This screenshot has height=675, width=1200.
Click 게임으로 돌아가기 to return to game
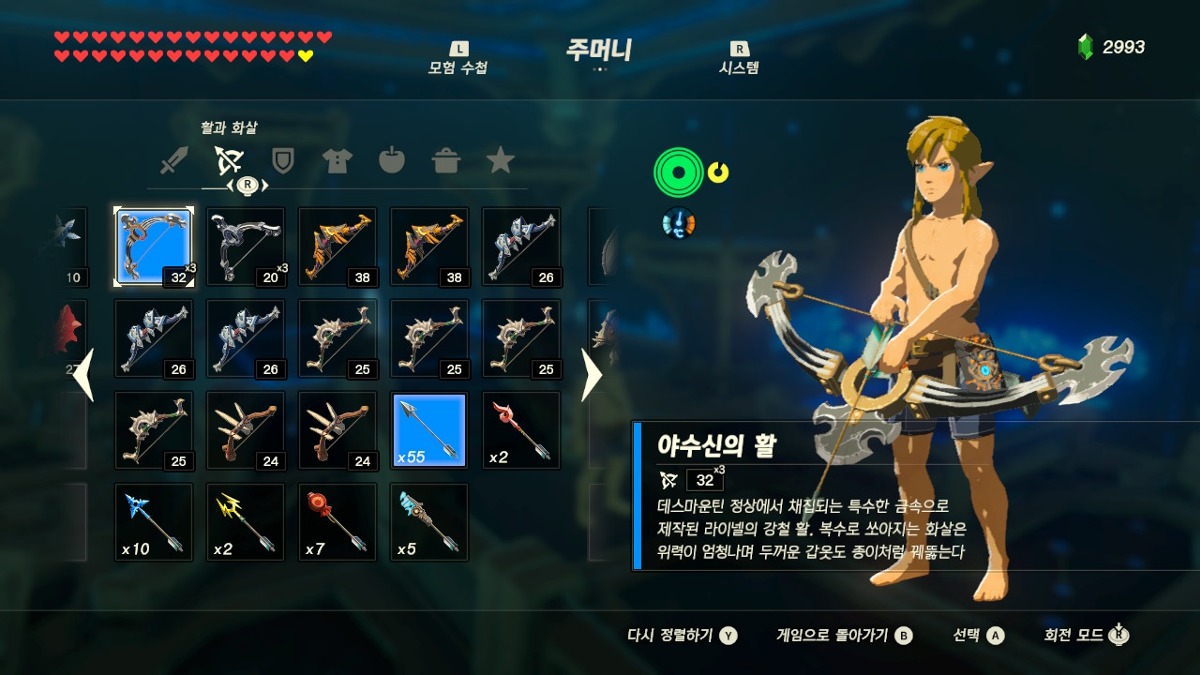pos(844,635)
